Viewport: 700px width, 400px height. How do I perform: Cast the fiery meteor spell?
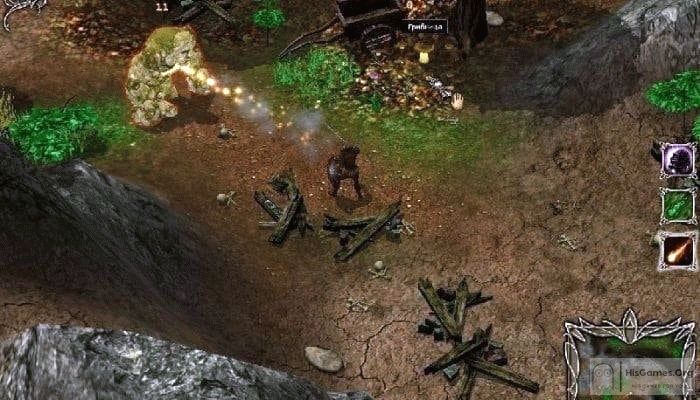(x=677, y=250)
